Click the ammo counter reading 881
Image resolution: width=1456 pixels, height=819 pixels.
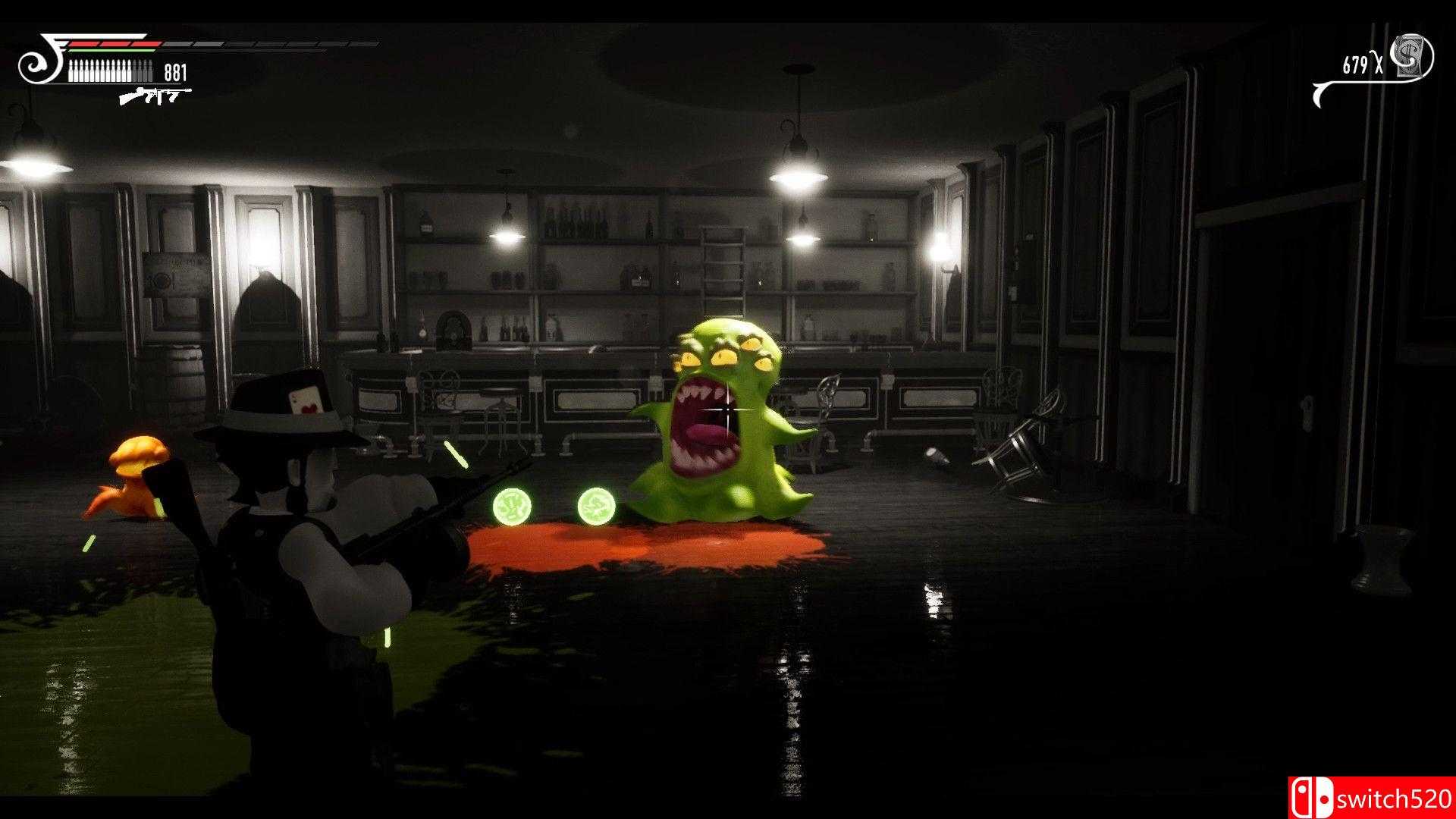[174, 71]
